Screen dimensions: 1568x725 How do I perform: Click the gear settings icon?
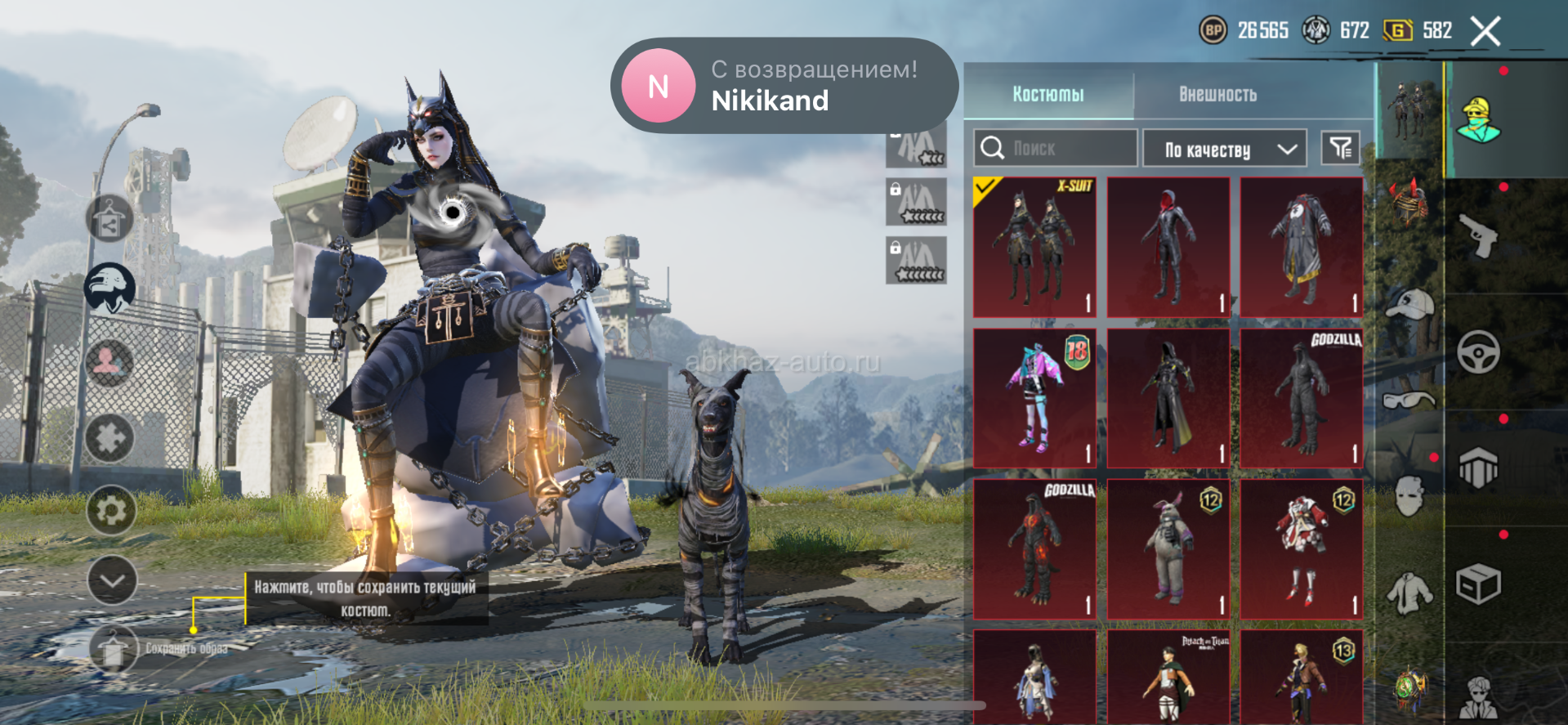tap(111, 511)
